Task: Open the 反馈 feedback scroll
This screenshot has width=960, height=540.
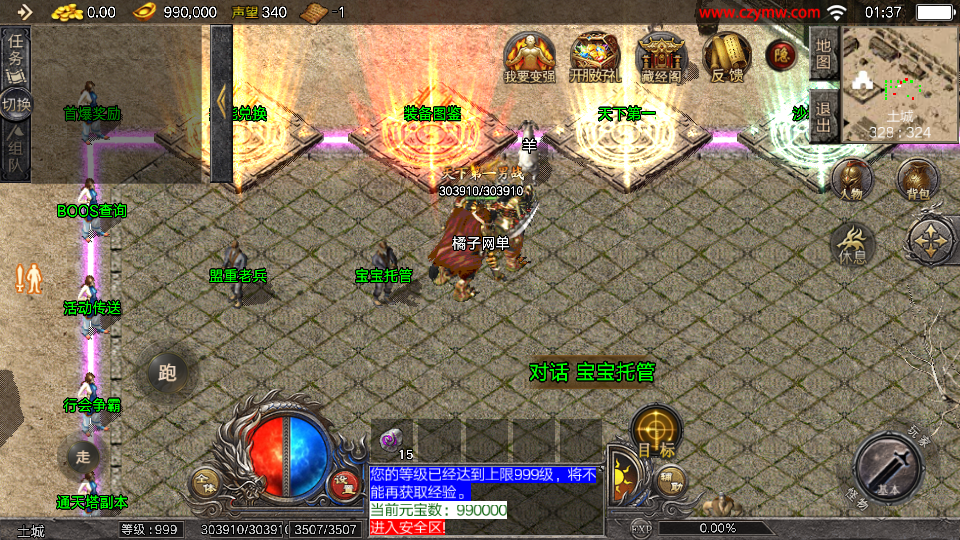Action: point(726,57)
